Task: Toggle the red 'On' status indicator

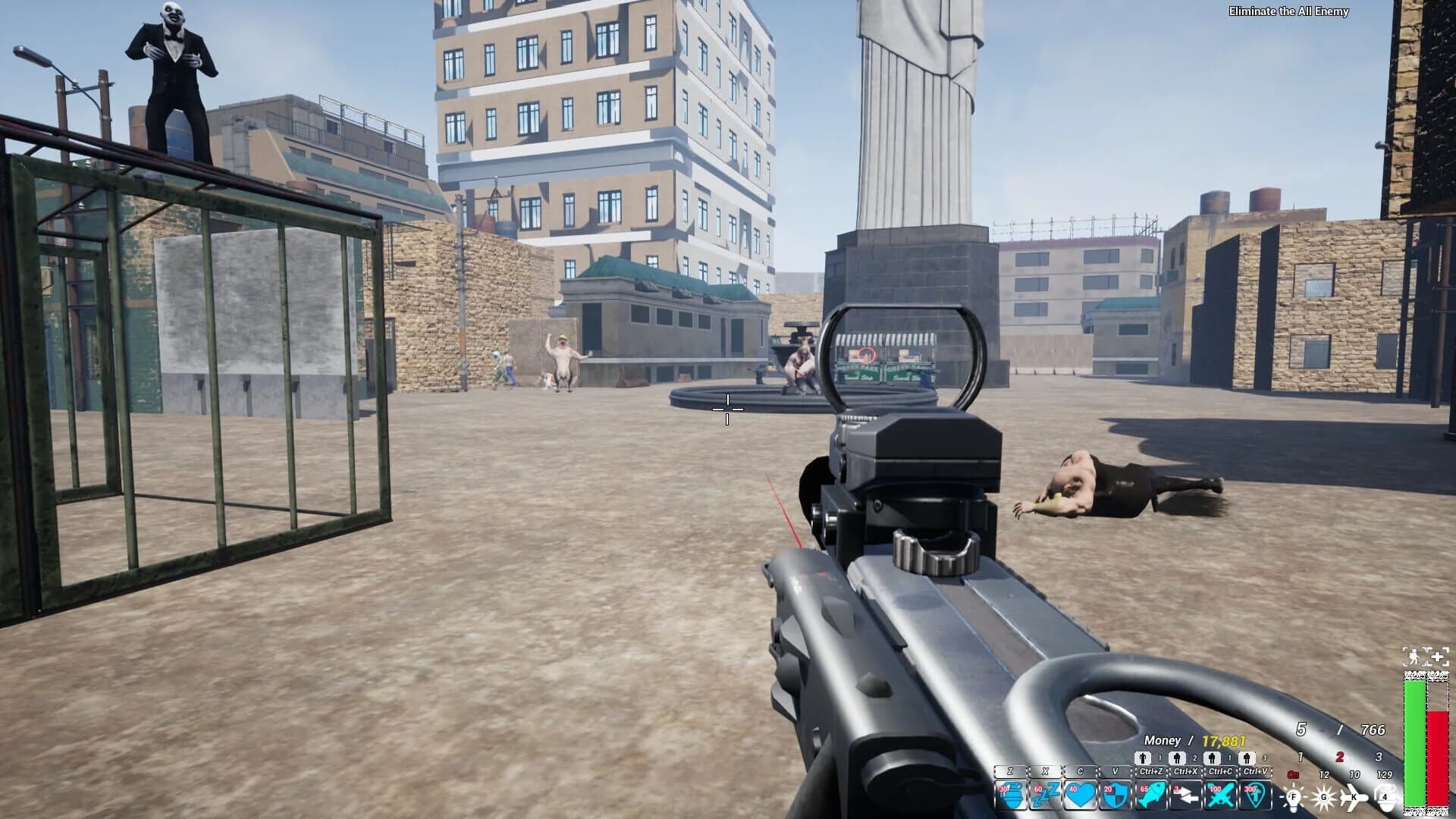Action: (x=1294, y=774)
